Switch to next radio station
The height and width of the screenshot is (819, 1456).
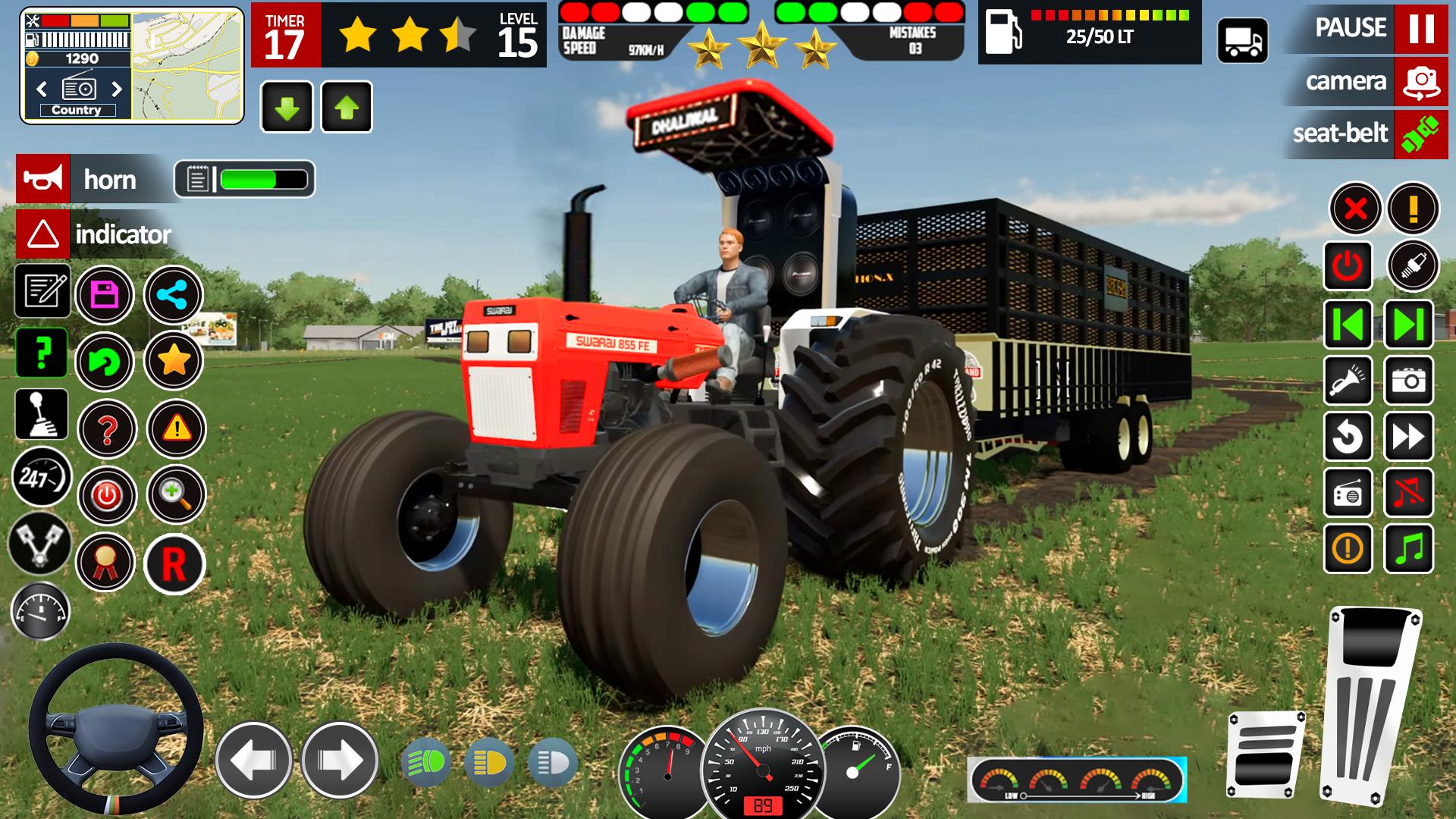pos(117,89)
